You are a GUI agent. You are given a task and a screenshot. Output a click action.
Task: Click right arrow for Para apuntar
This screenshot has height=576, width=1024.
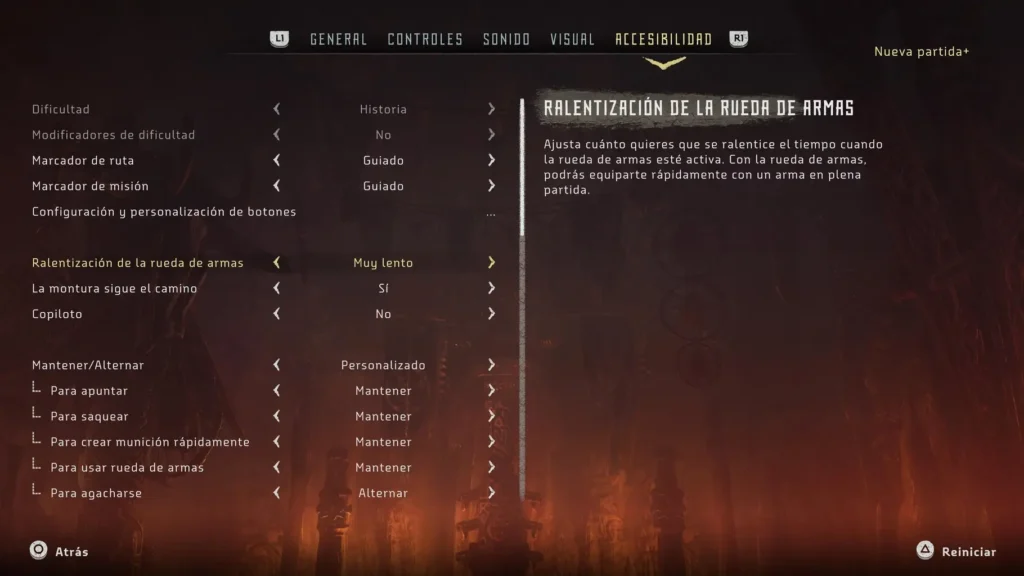coord(491,391)
